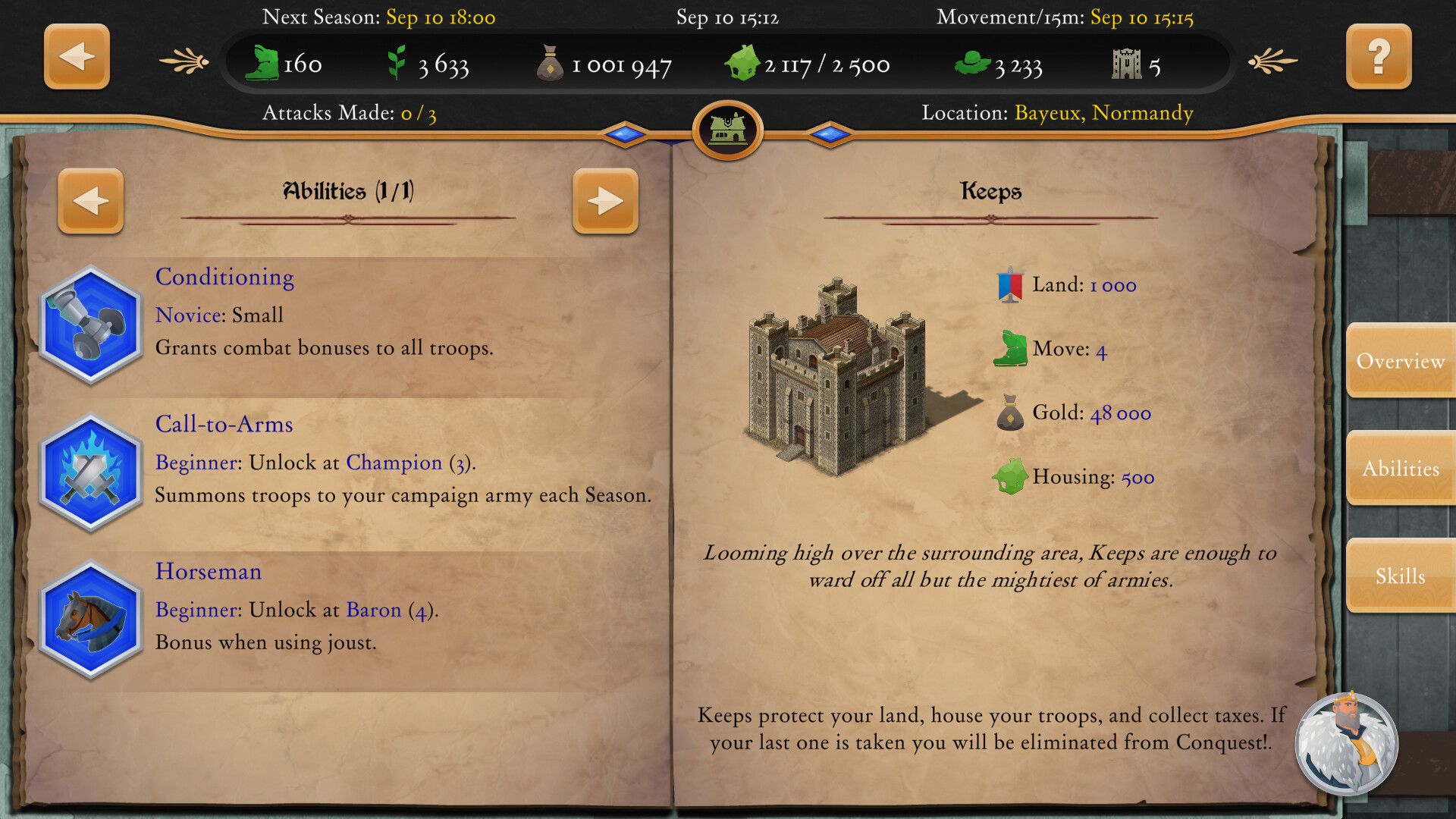
Task: Click the boot icon next to Move 4
Action: (x=1012, y=349)
